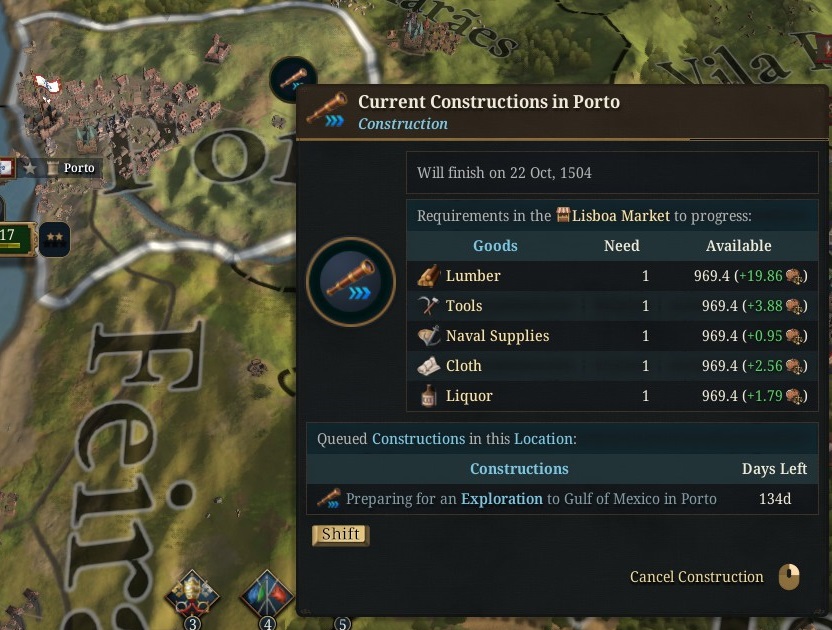
Task: Click the Cloth goods row
Action: point(612,366)
